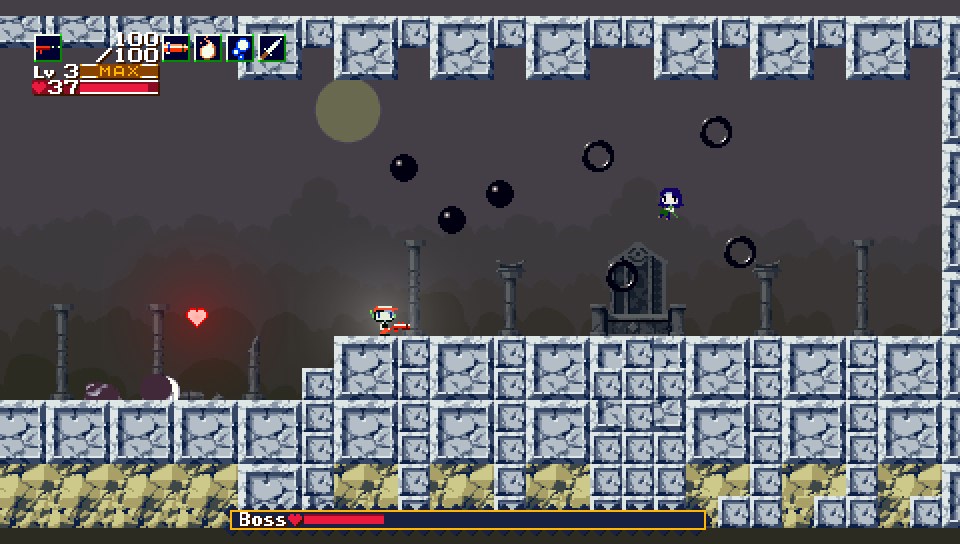Select the Blade sword icon
The image size is (960, 544).
click(272, 48)
